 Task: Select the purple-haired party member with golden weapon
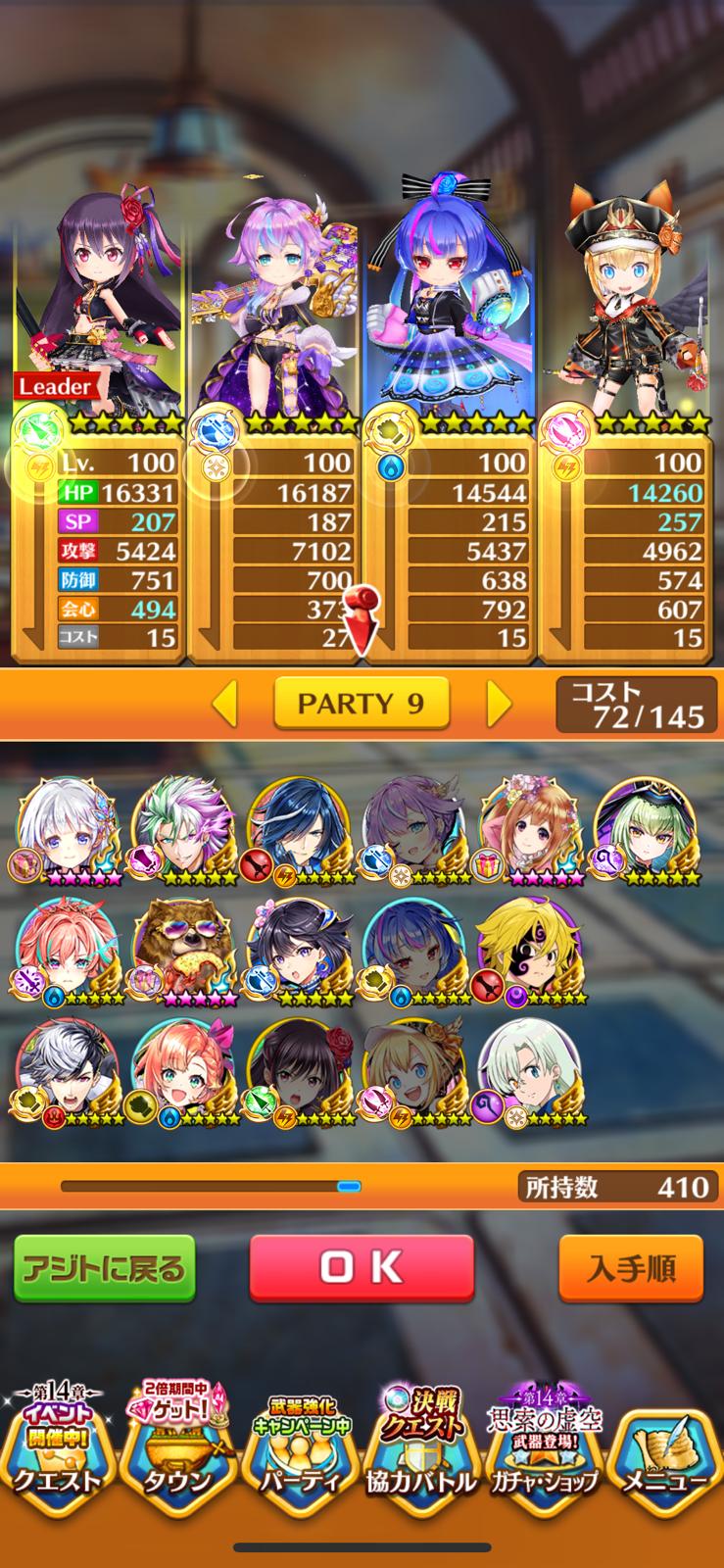[272, 294]
